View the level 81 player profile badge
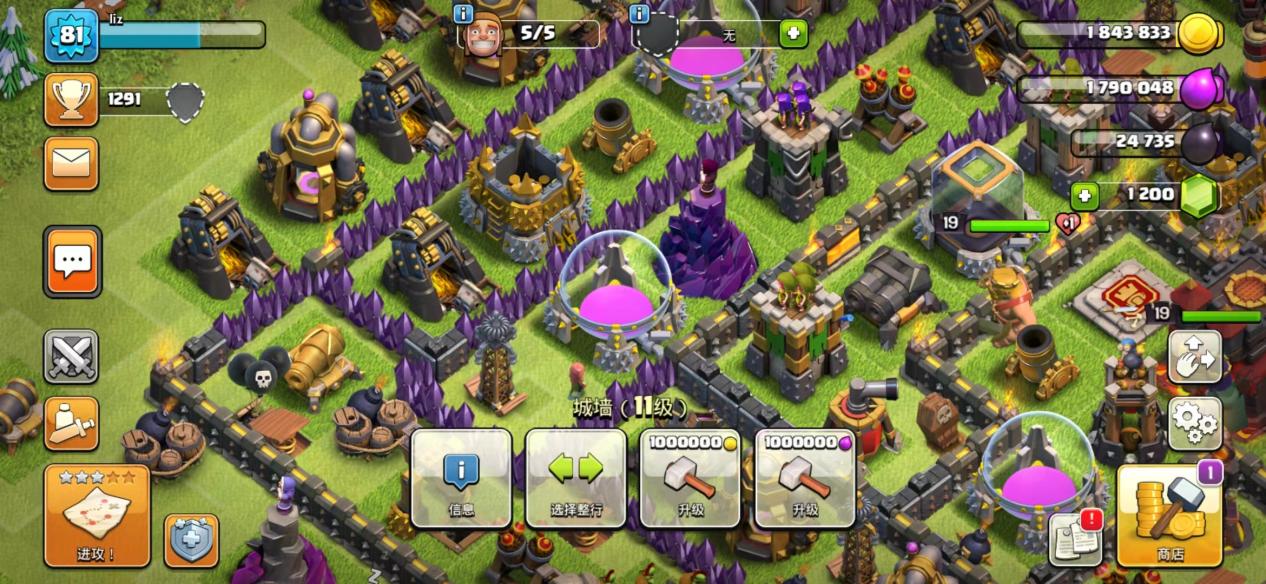The image size is (1266, 584). pyautogui.click(x=71, y=36)
